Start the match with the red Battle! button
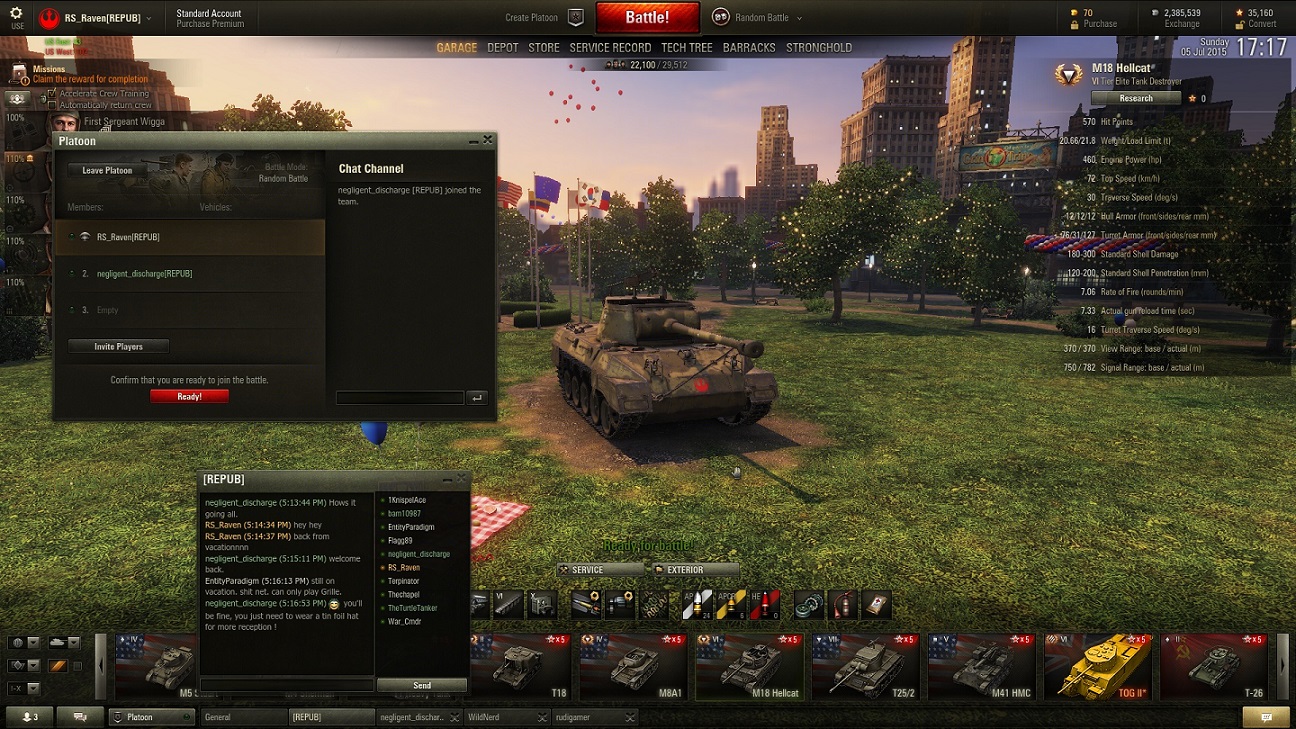Viewport: 1296px width, 729px height. point(647,17)
